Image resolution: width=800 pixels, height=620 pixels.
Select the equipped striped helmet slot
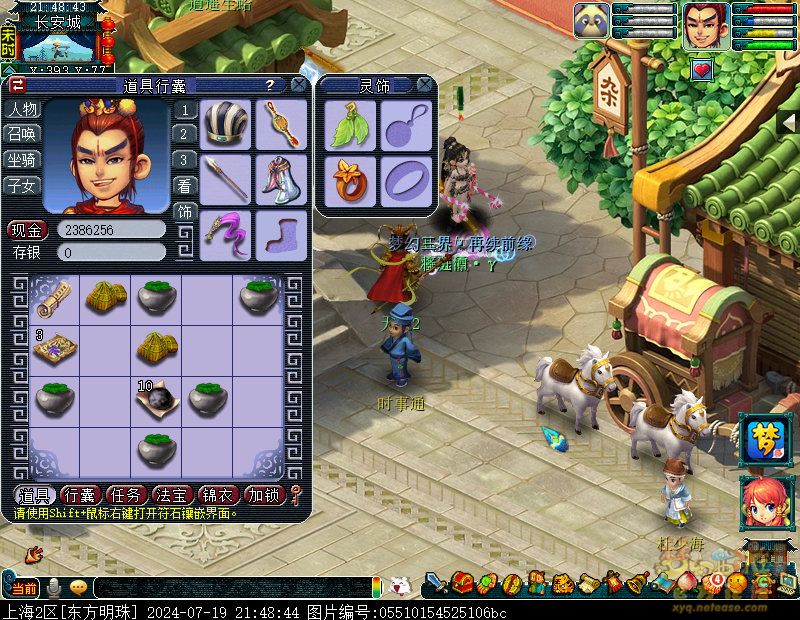tap(226, 123)
